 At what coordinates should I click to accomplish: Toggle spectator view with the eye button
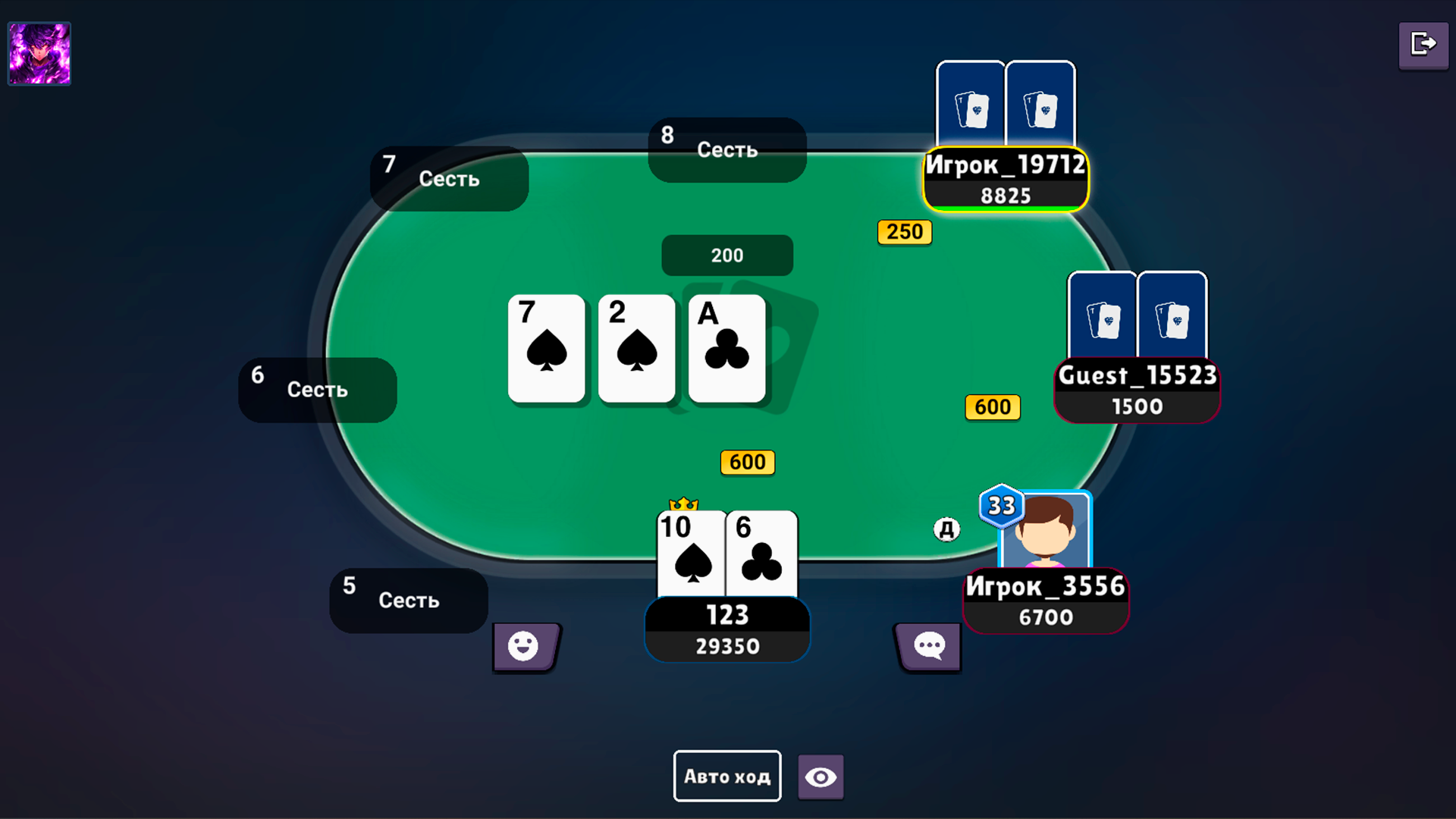[820, 776]
